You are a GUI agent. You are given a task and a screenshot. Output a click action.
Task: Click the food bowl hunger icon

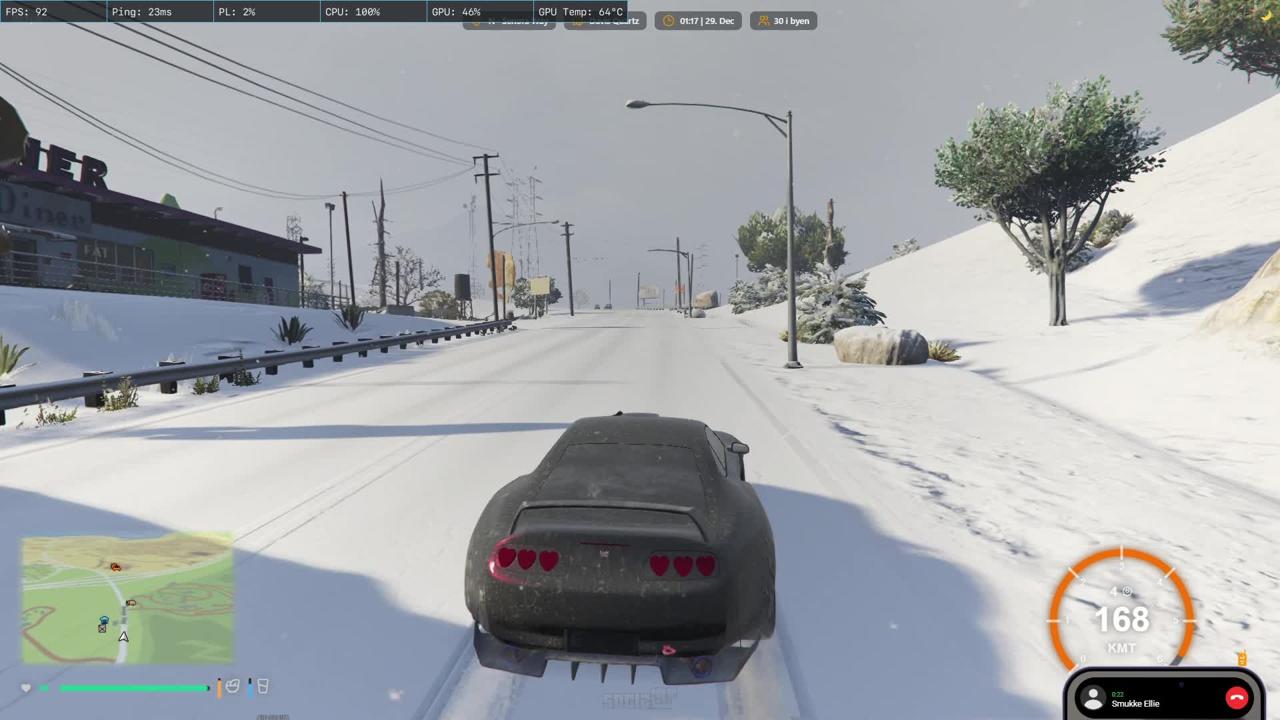(x=232, y=686)
